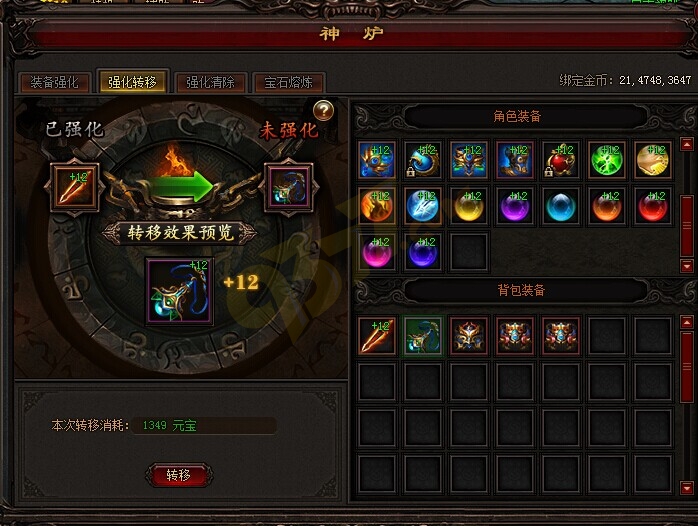This screenshot has height=526, width=698.
Task: Click the unenhanced item slot under 未强化
Action: tap(288, 188)
